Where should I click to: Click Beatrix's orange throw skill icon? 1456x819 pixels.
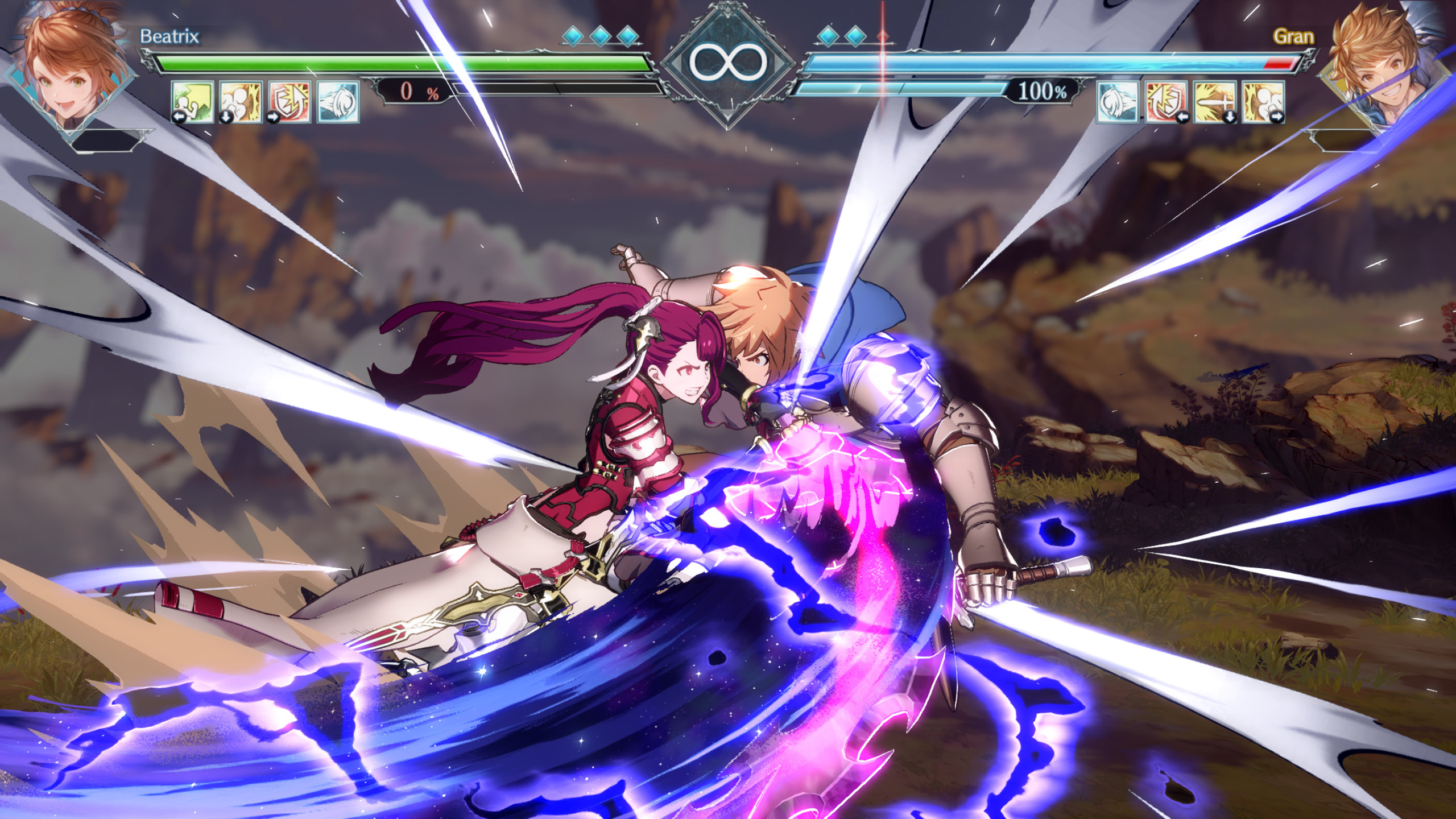coord(240,102)
